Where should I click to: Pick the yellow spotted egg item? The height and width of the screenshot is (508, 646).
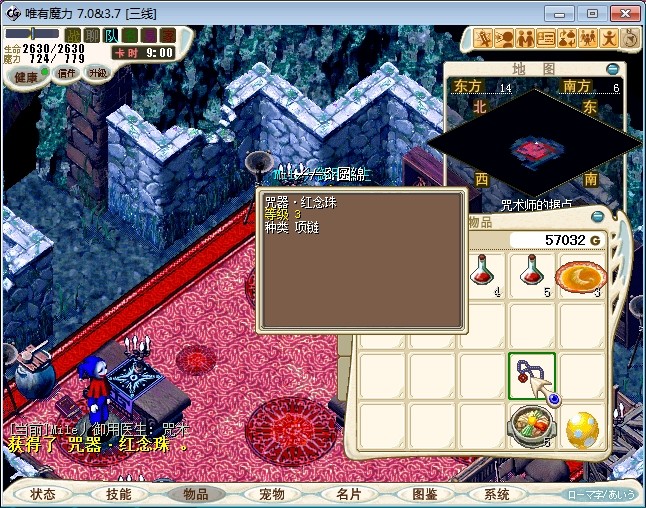(x=582, y=429)
